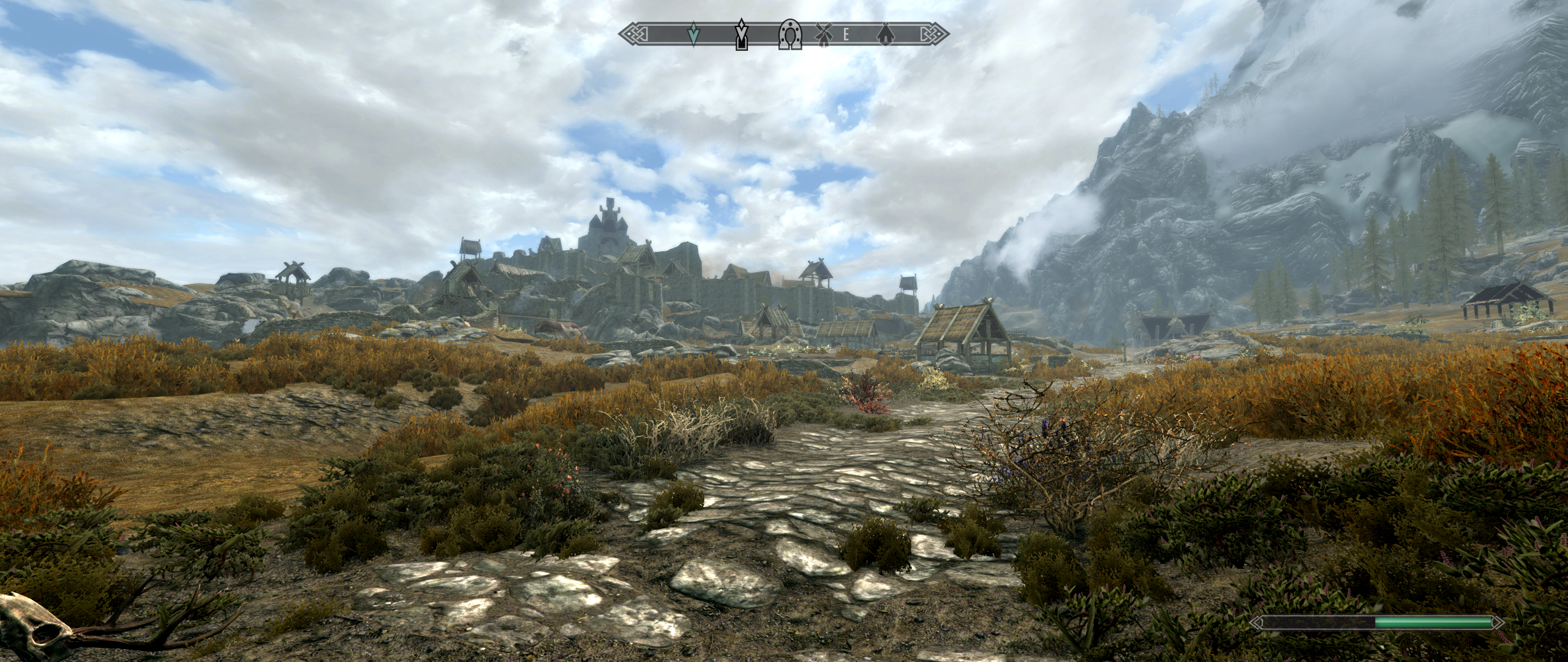Image resolution: width=1568 pixels, height=662 pixels.
Task: Click the camp tent marker on the compass
Action: (x=886, y=34)
